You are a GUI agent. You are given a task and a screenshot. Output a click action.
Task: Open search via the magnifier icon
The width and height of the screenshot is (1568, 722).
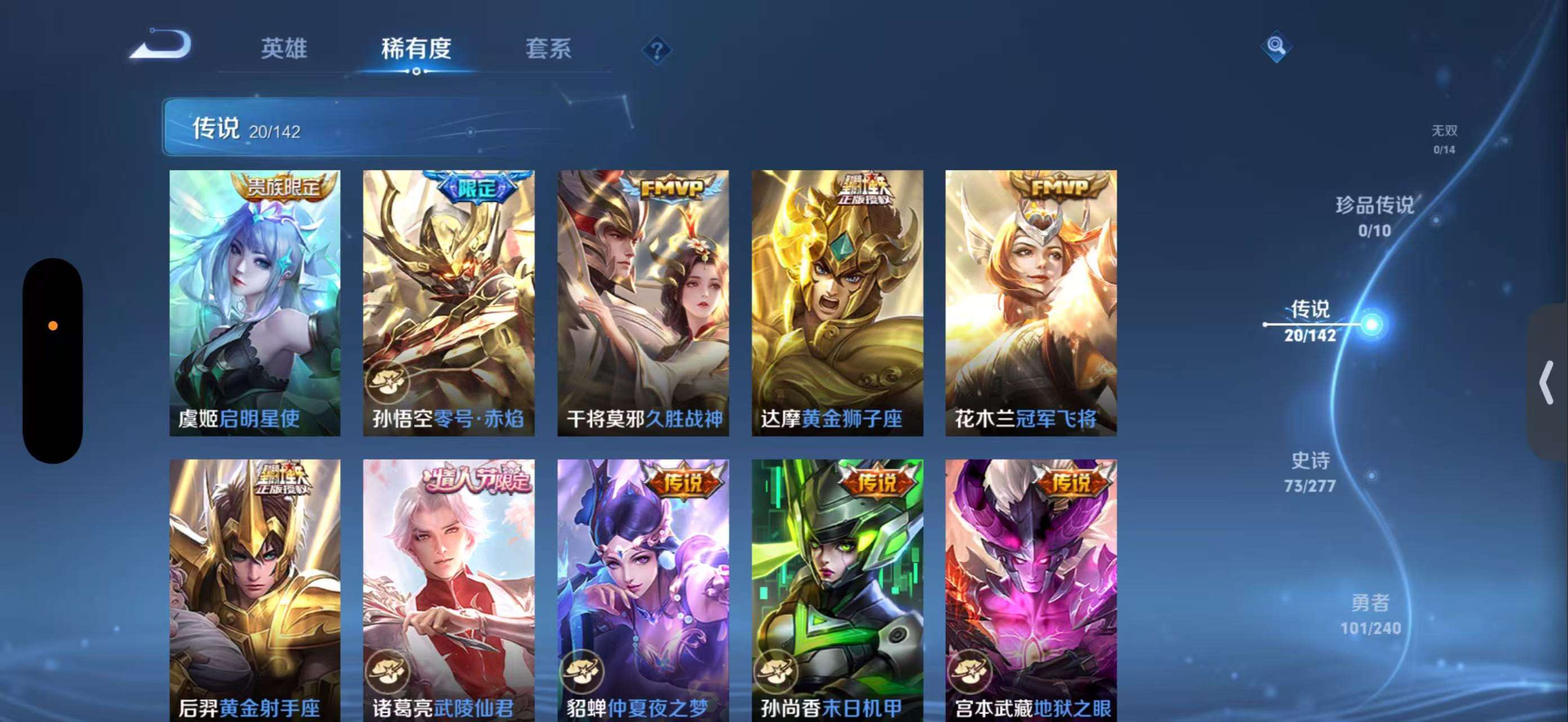pyautogui.click(x=1277, y=46)
